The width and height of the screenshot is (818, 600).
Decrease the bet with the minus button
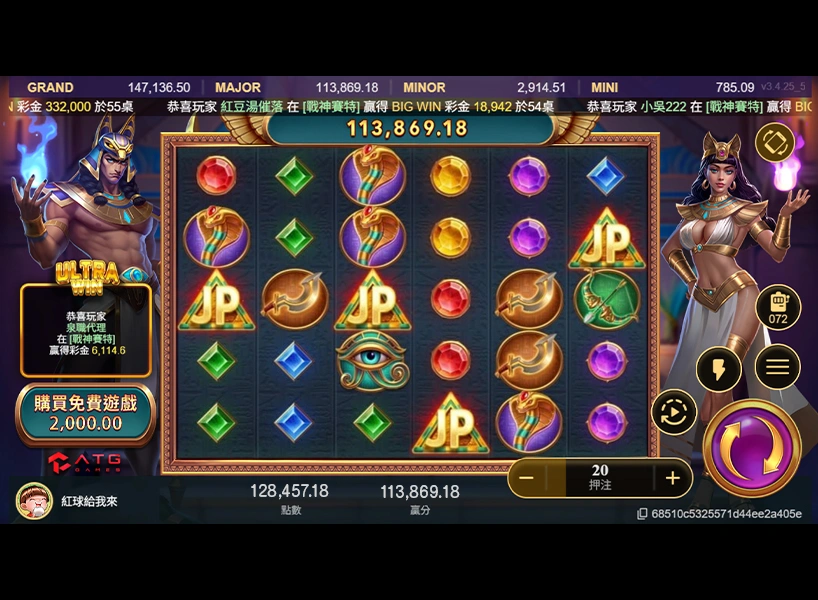(x=526, y=478)
